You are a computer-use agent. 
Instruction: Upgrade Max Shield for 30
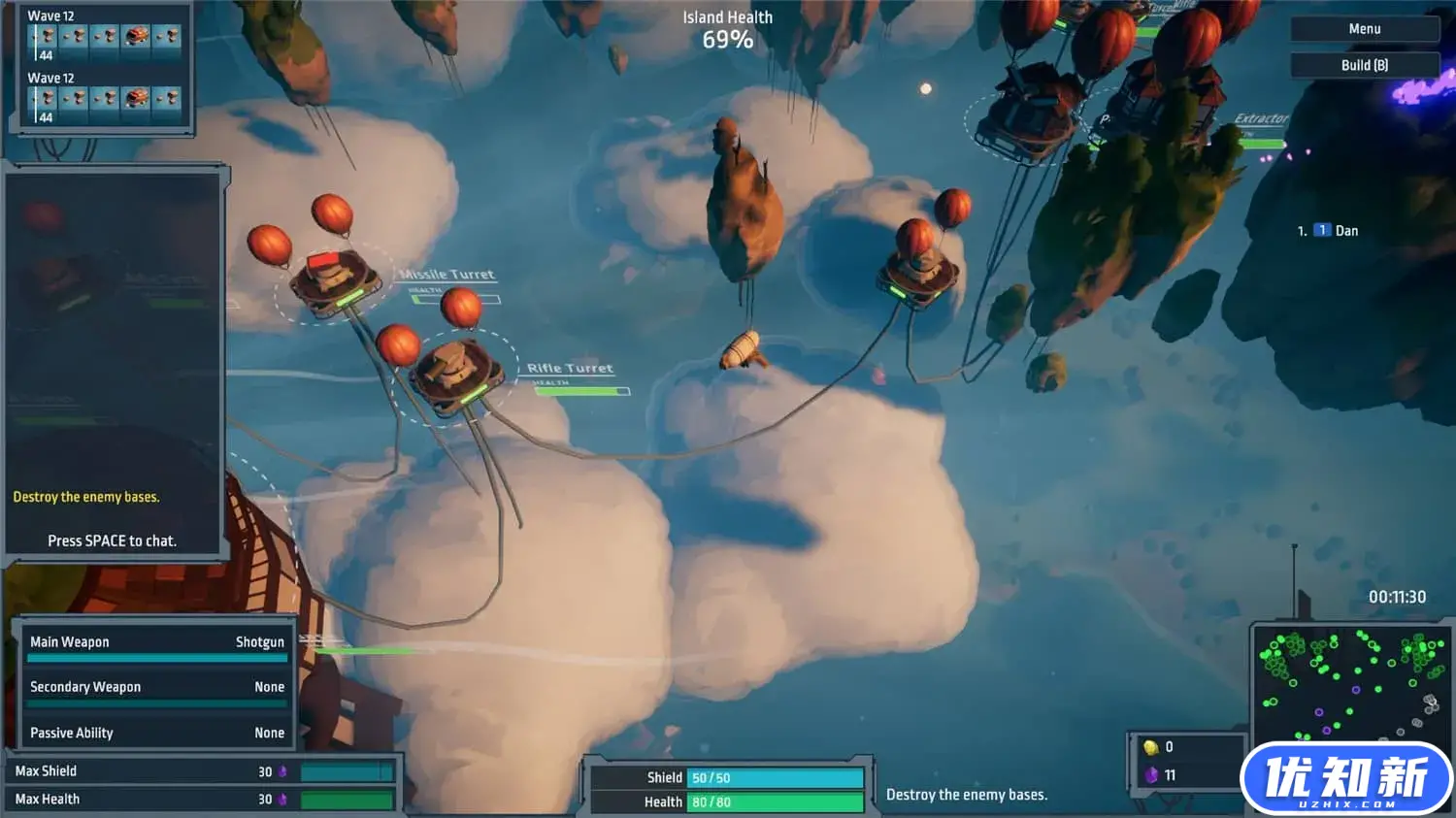[x=203, y=771]
